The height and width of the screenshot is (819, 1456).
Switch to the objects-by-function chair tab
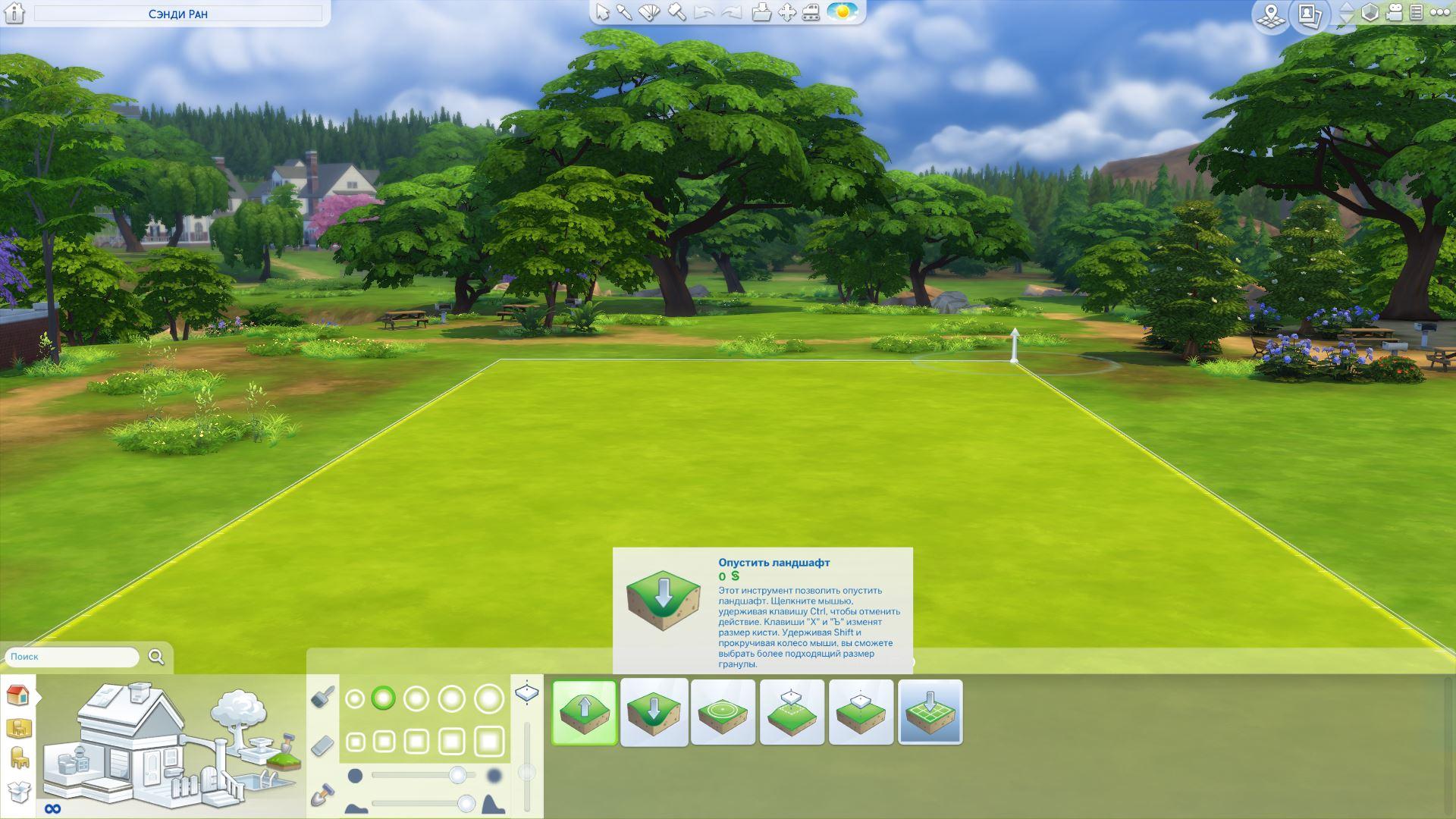point(19,758)
